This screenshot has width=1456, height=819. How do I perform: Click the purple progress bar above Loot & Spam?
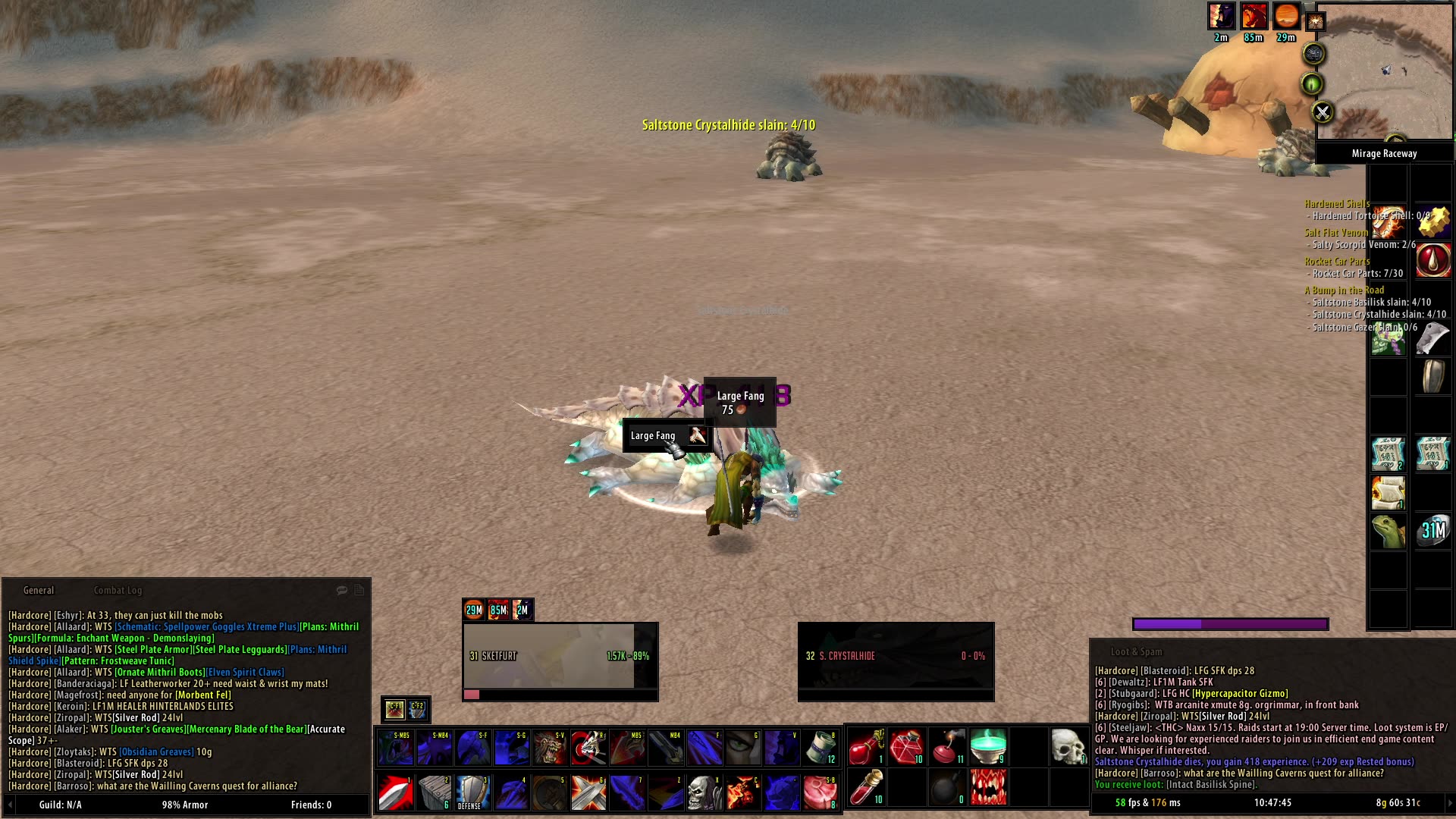click(1228, 624)
